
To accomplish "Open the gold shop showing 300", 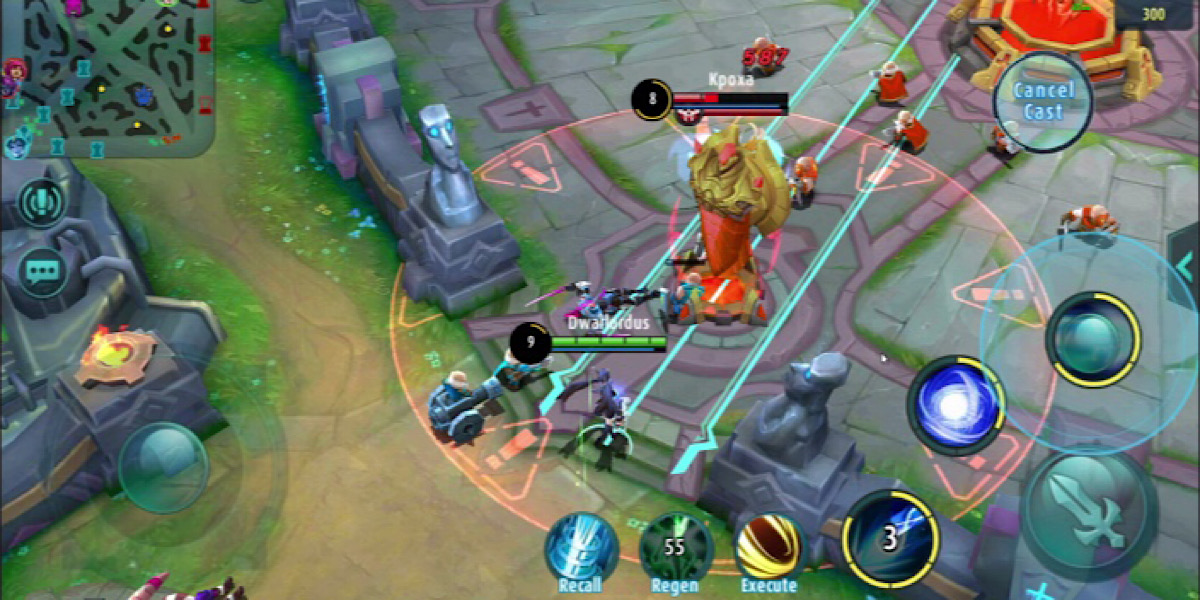I will click(x=1157, y=13).
